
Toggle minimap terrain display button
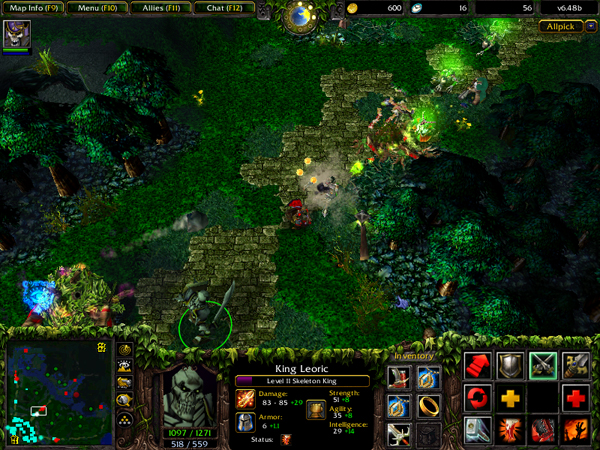(126, 366)
